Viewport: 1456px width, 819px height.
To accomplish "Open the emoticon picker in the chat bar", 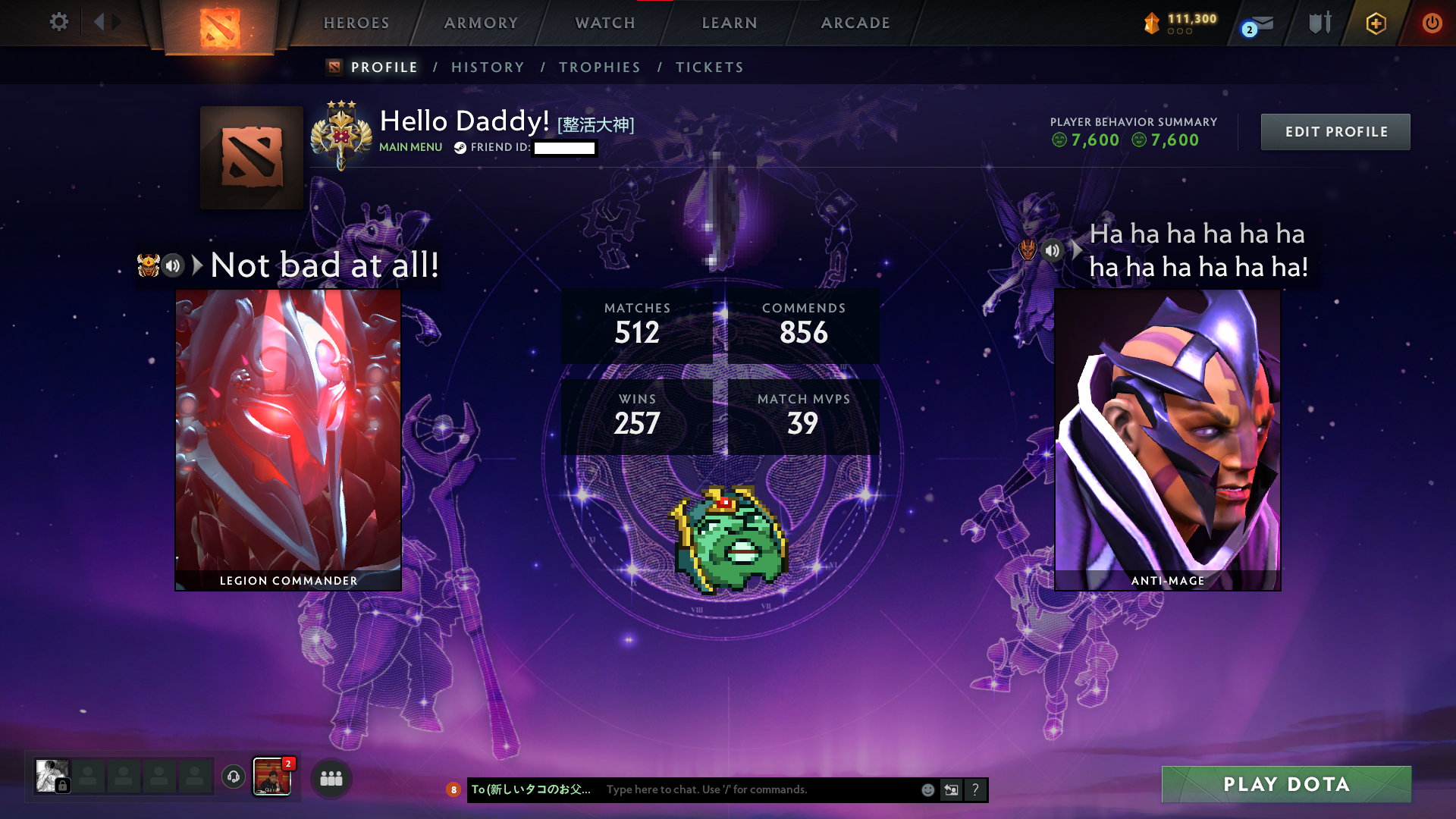I will pos(927,789).
